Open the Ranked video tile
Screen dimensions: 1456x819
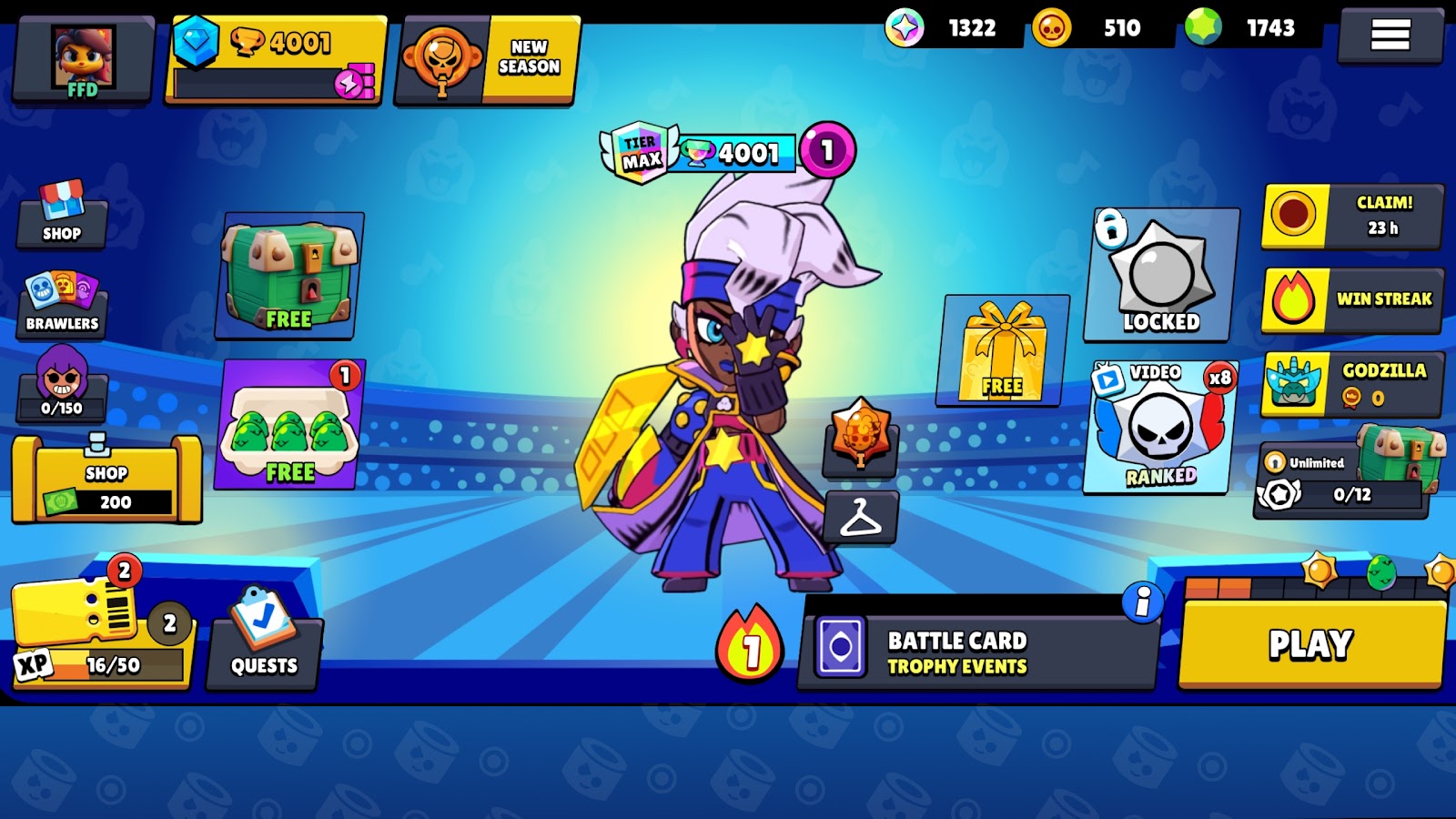[x=1161, y=426]
